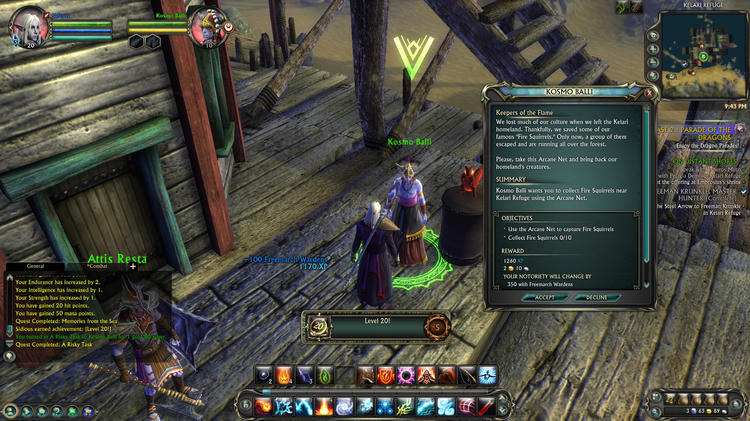Toggle the Freeman Krunkle Master Hunter quest checkbox

point(743,190)
